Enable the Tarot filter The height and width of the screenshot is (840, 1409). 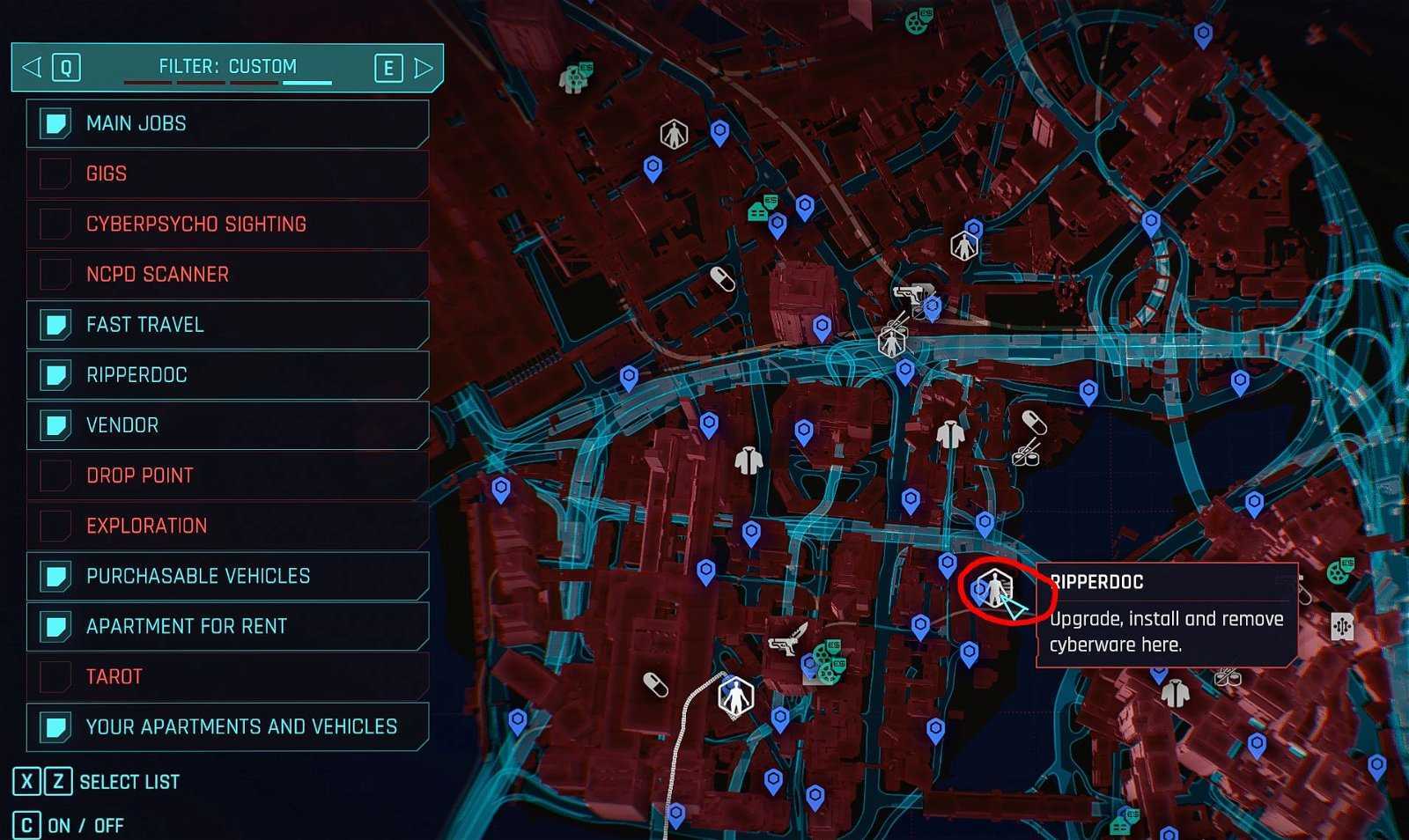tap(55, 676)
